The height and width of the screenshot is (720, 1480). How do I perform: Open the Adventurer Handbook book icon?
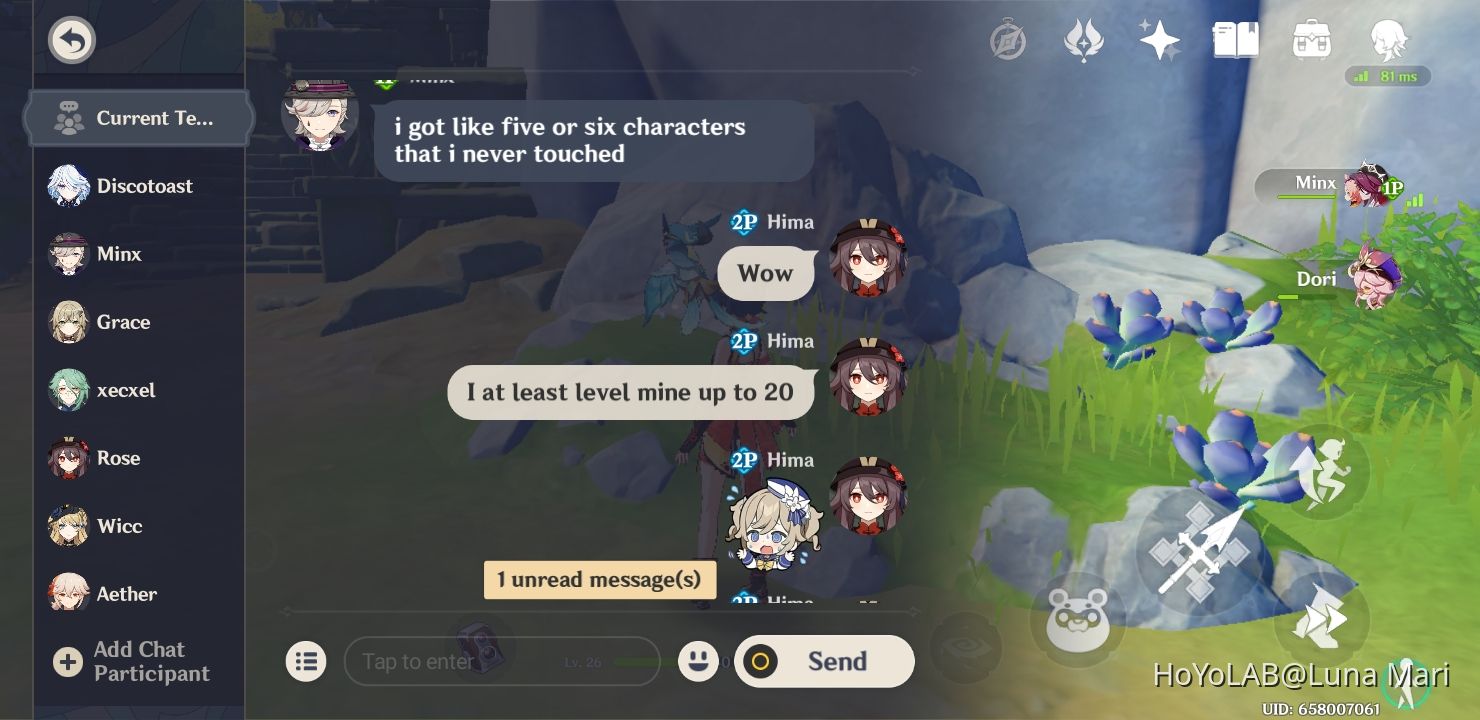(x=1236, y=41)
